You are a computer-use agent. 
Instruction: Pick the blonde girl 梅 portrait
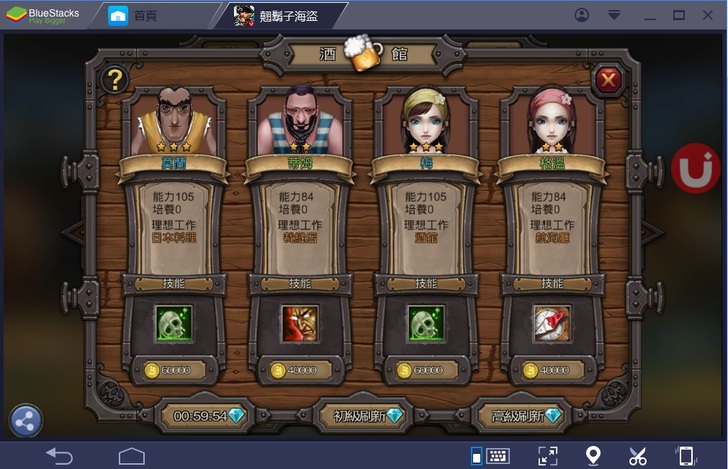point(425,119)
